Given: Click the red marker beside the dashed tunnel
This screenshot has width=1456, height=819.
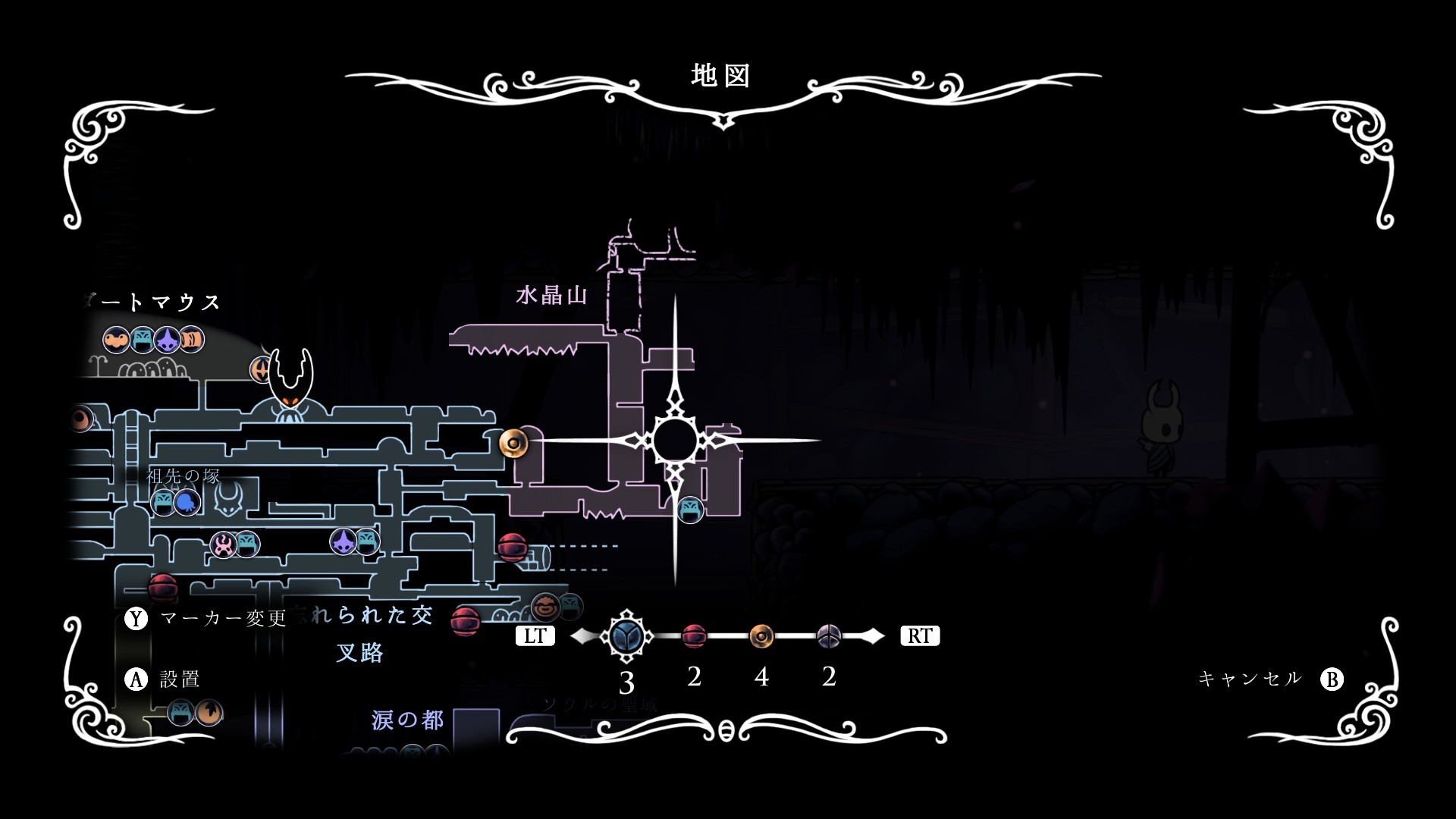Looking at the screenshot, I should point(512,547).
